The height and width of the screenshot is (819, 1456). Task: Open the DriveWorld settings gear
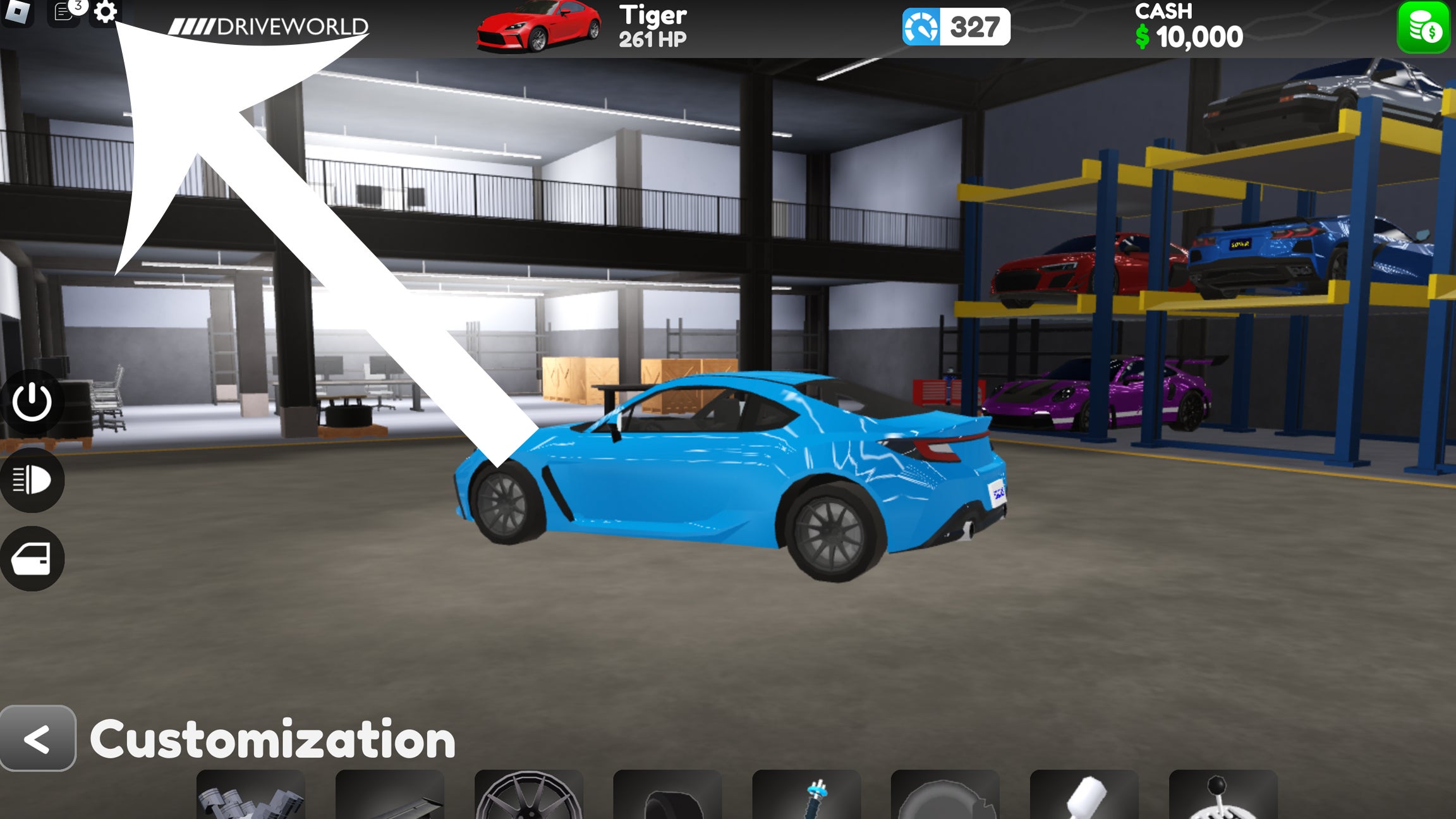point(105,15)
